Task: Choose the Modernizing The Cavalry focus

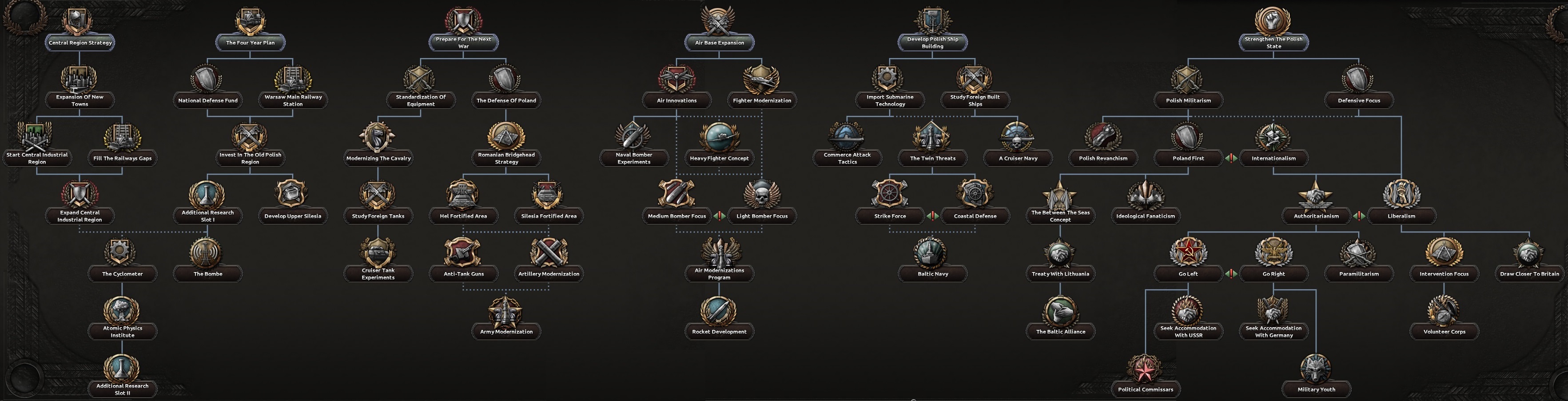Action: click(x=378, y=158)
